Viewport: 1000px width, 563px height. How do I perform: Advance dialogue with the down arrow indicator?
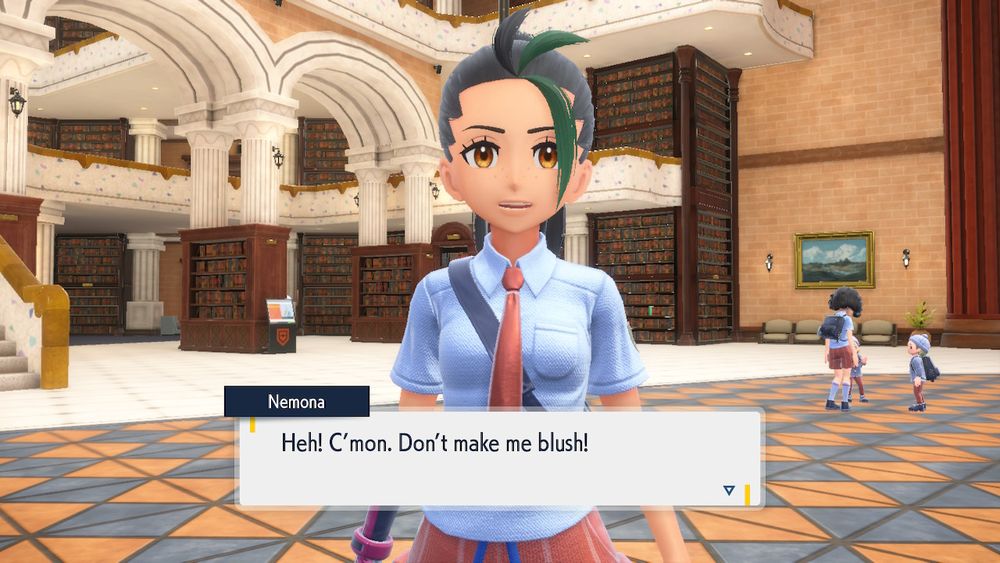(729, 490)
